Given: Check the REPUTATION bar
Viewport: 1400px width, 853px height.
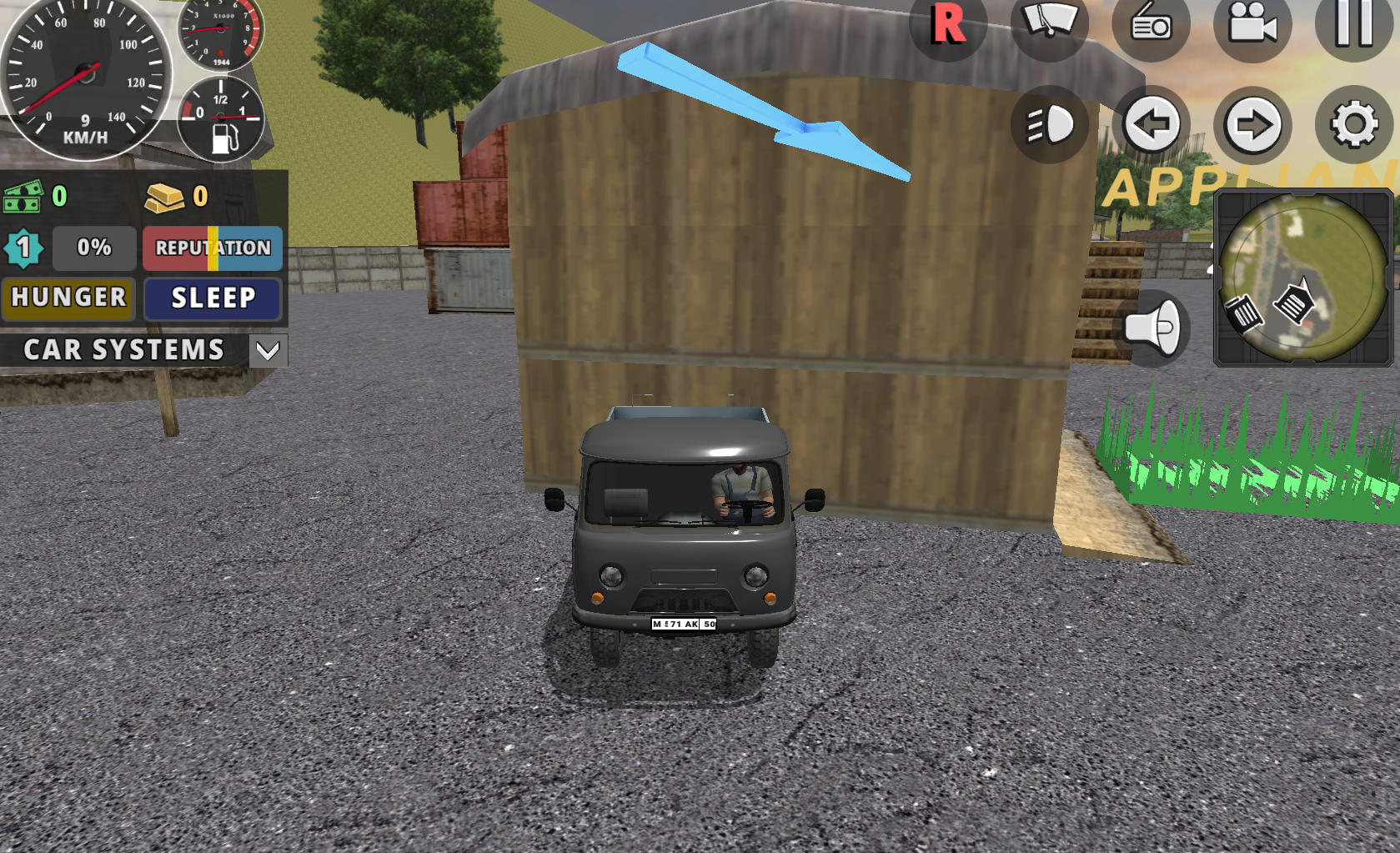Looking at the screenshot, I should [212, 248].
